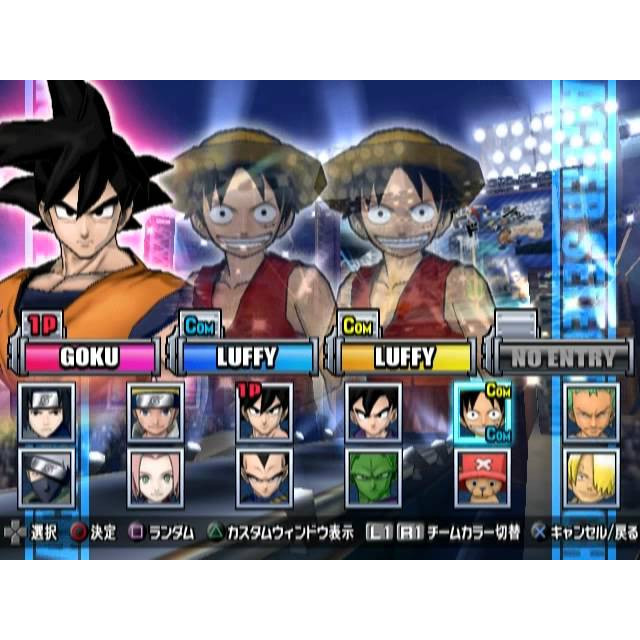Choose Sakura's pink-haired portrait
The image size is (640, 640).
(x=156, y=476)
